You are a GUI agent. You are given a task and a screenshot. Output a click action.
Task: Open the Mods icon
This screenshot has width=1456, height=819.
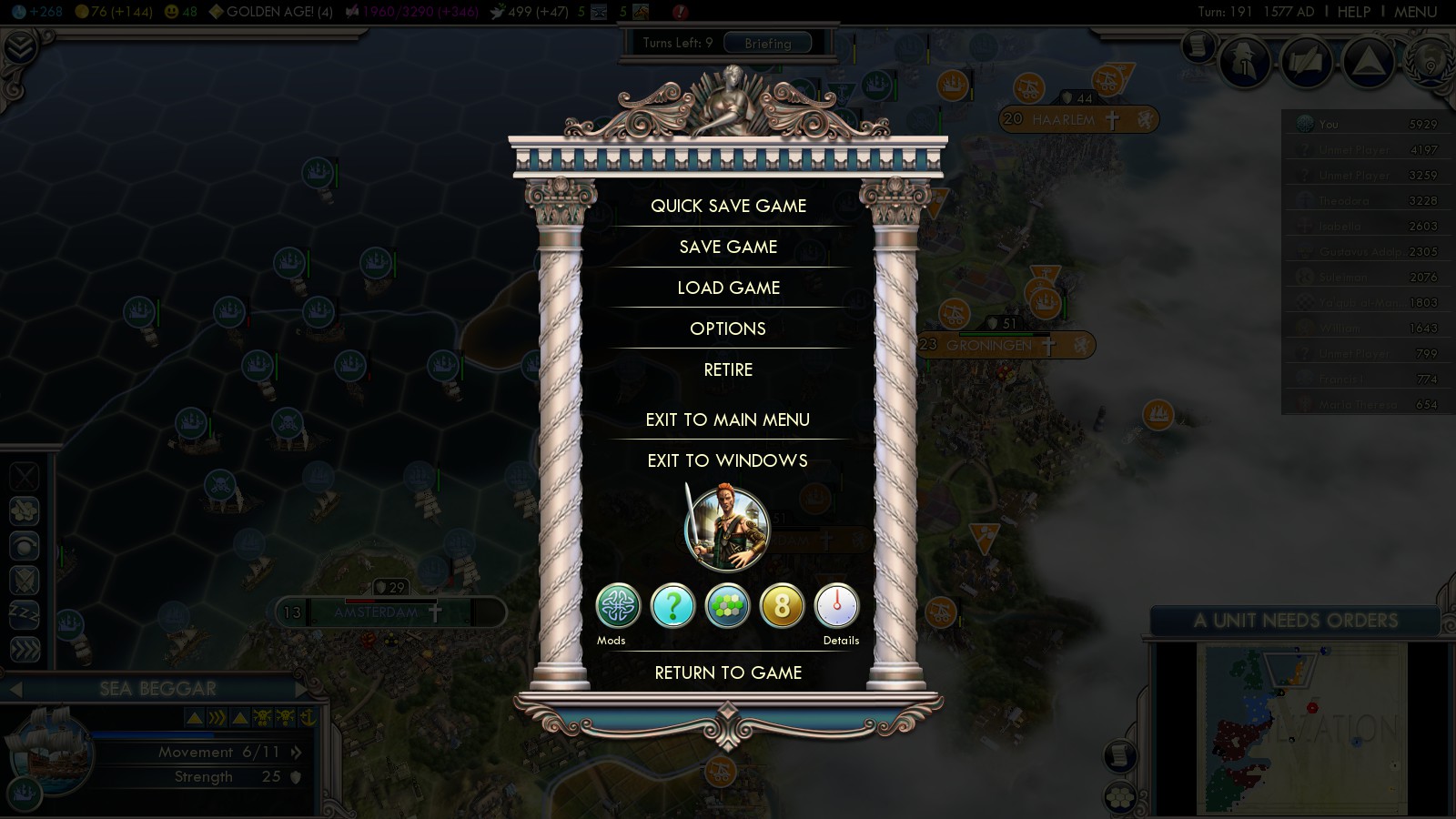click(x=618, y=606)
